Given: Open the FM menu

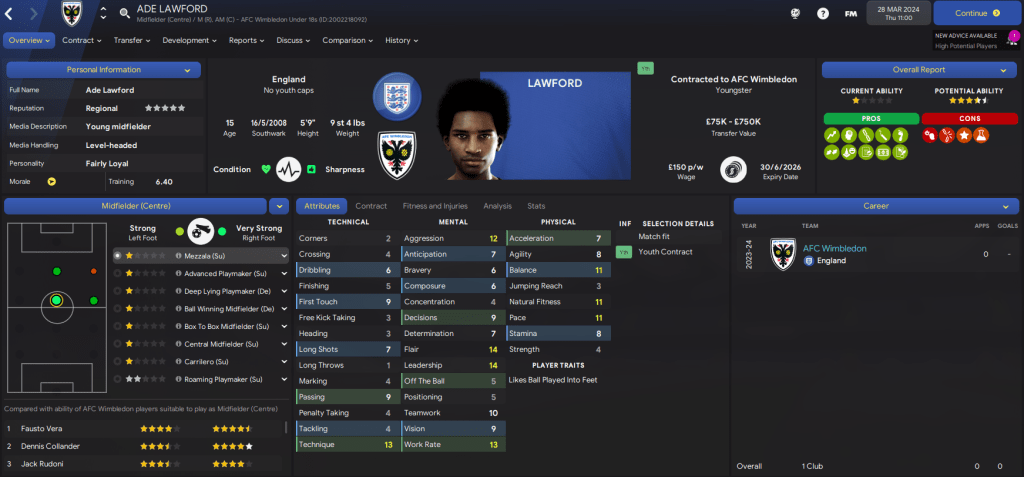Looking at the screenshot, I should coord(850,14).
